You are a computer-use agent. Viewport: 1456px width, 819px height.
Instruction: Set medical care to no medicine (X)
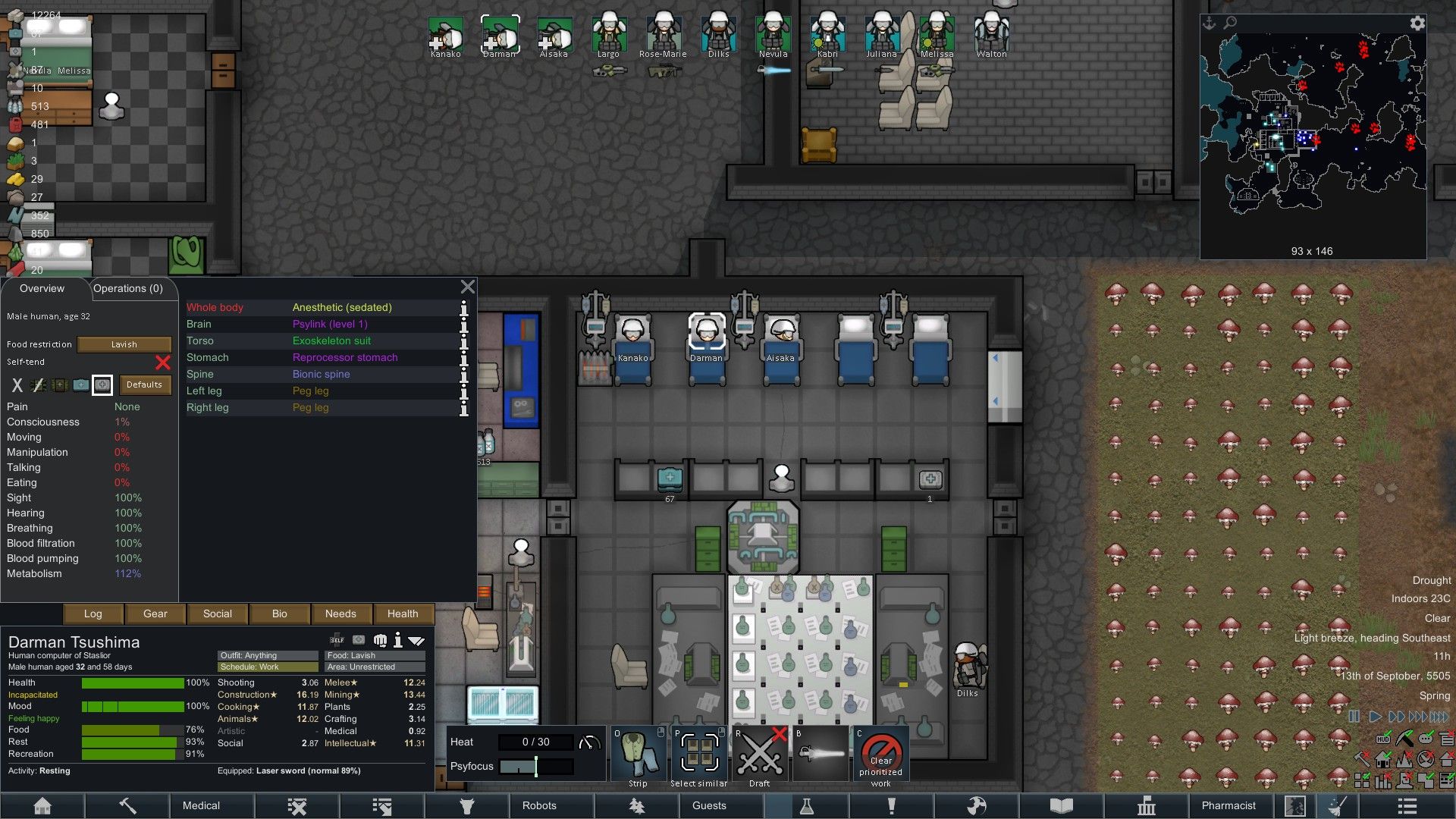click(x=17, y=385)
